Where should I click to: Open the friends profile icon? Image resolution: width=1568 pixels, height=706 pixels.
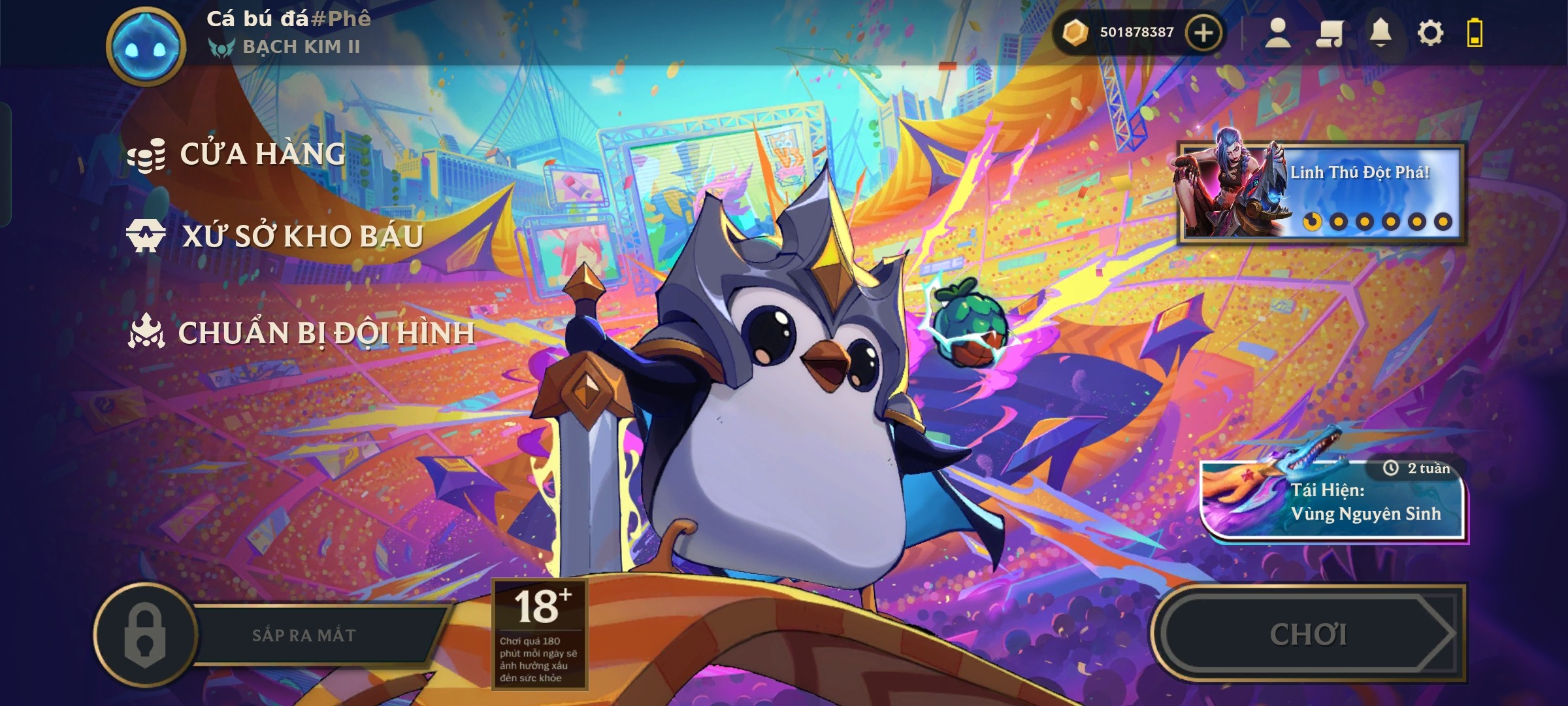click(1277, 33)
